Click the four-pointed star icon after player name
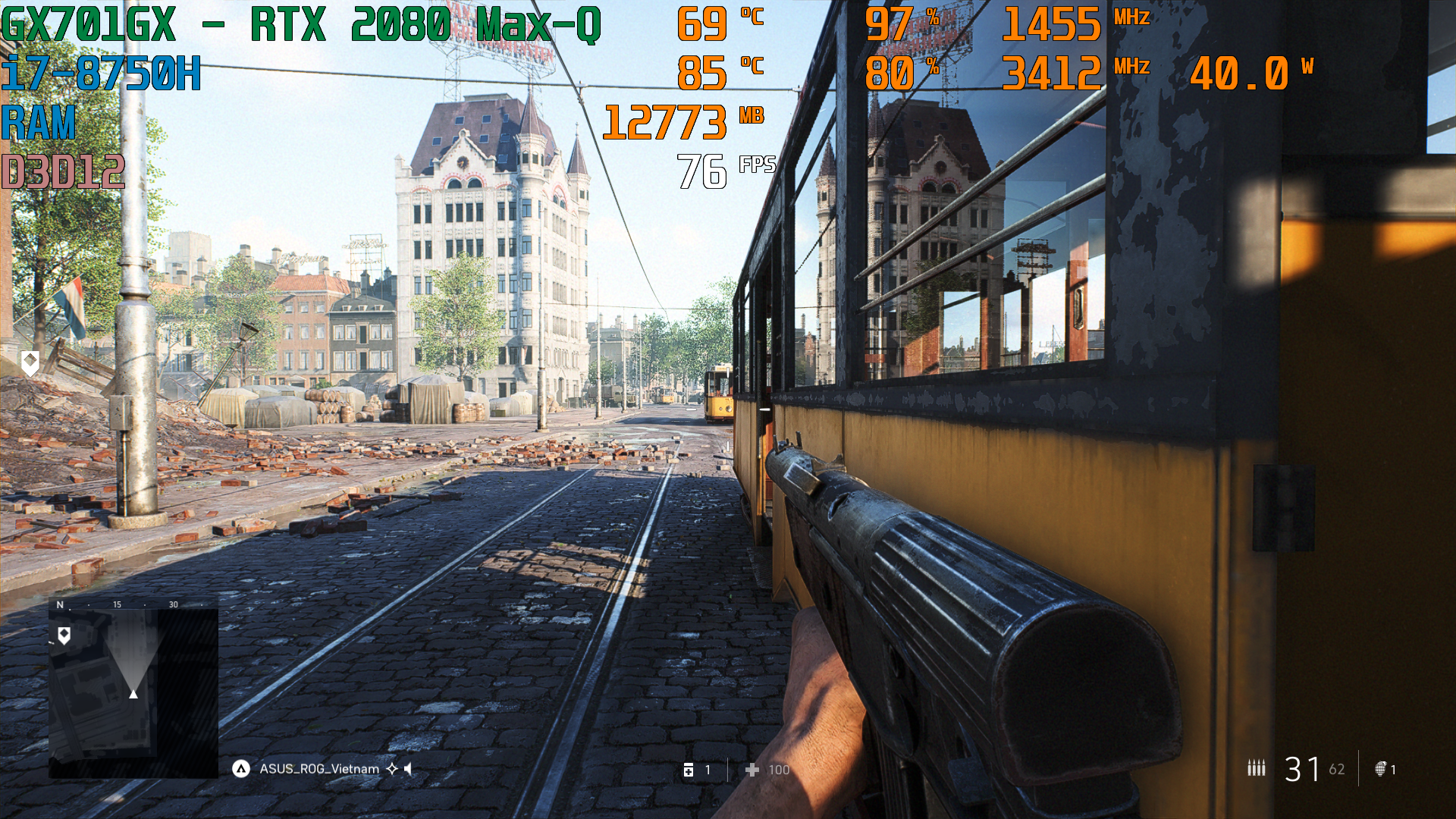 pos(392,768)
